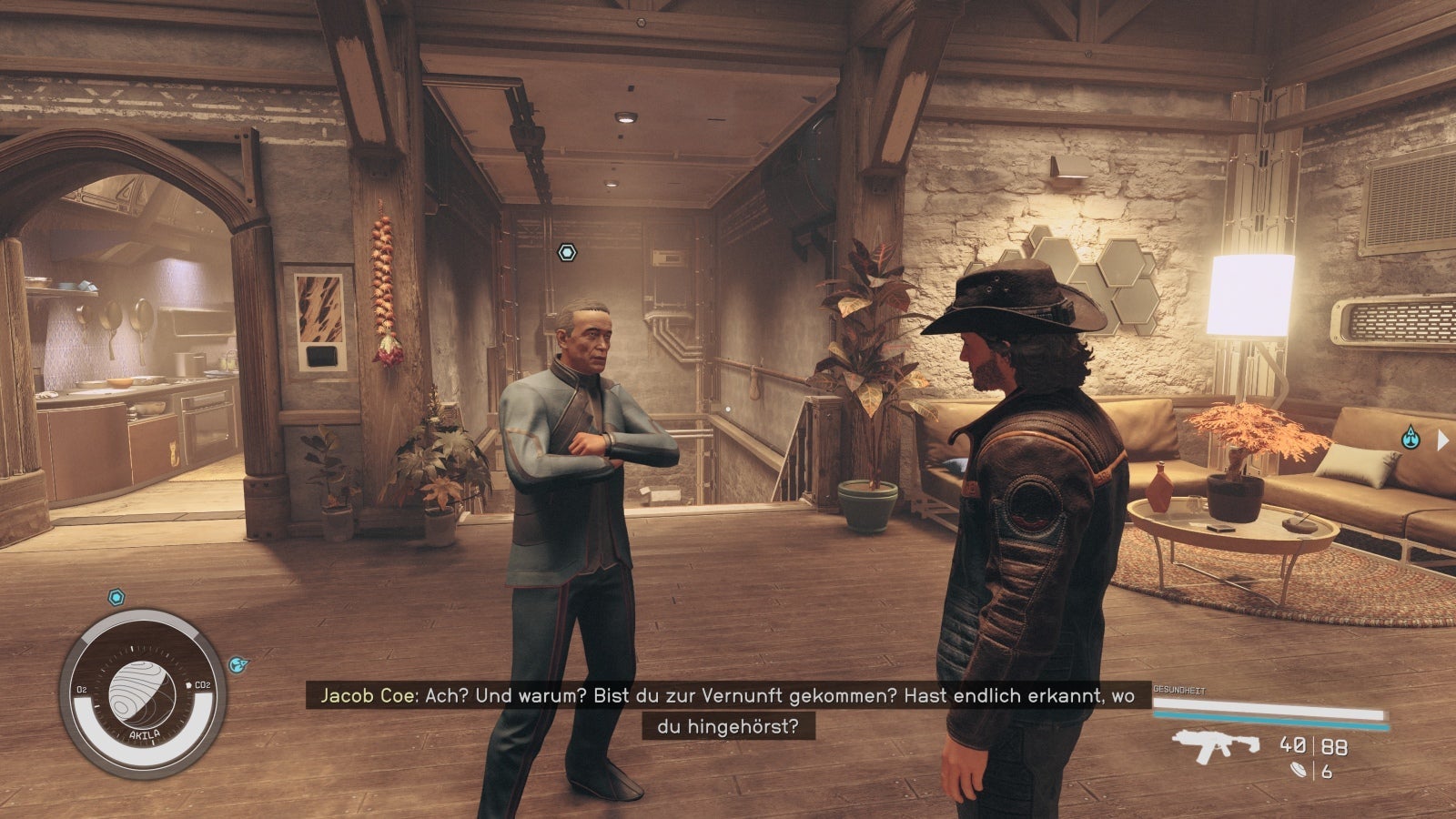This screenshot has width=1456, height=819.
Task: Click the hexagon marker atop the compass ring
Action: (x=116, y=598)
